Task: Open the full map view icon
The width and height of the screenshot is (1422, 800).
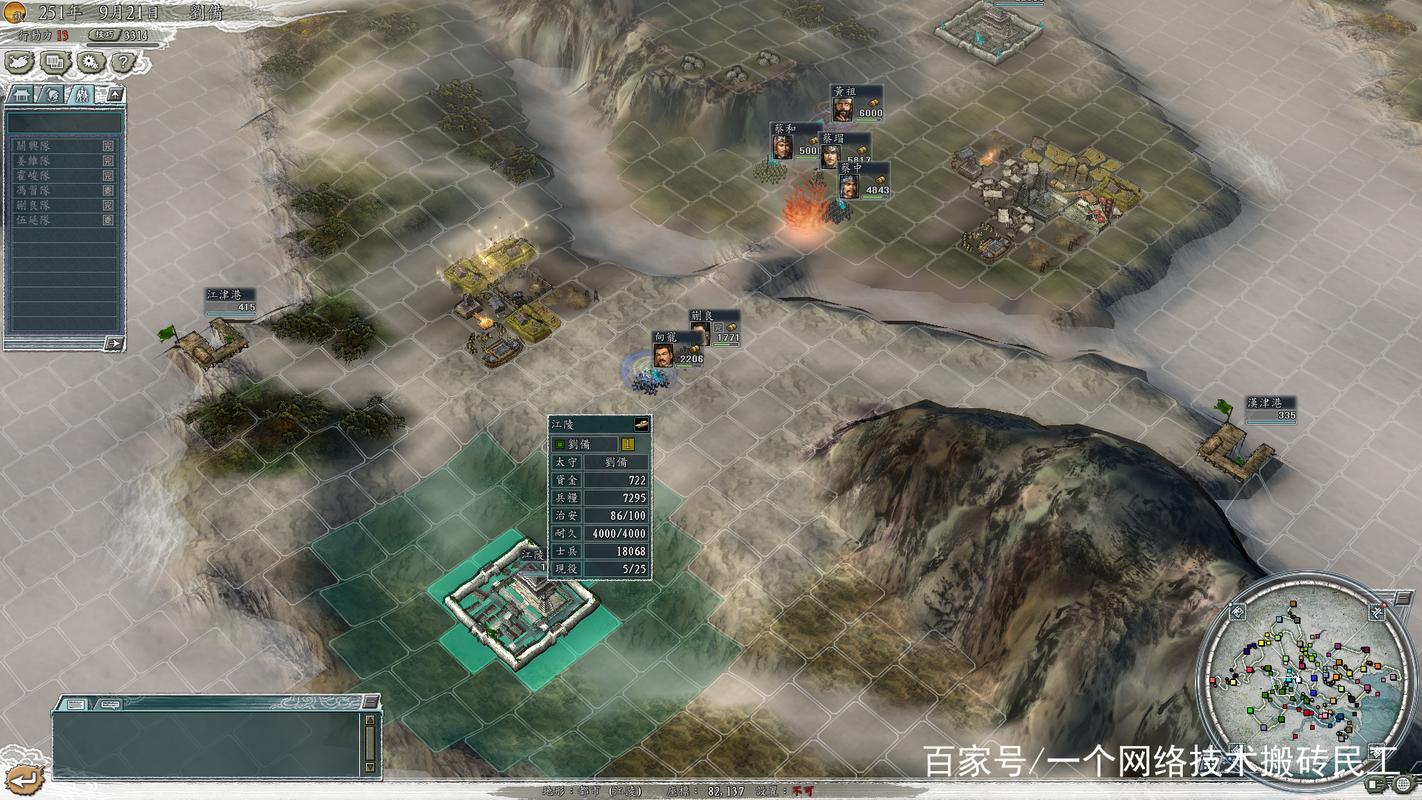Action: click(17, 61)
